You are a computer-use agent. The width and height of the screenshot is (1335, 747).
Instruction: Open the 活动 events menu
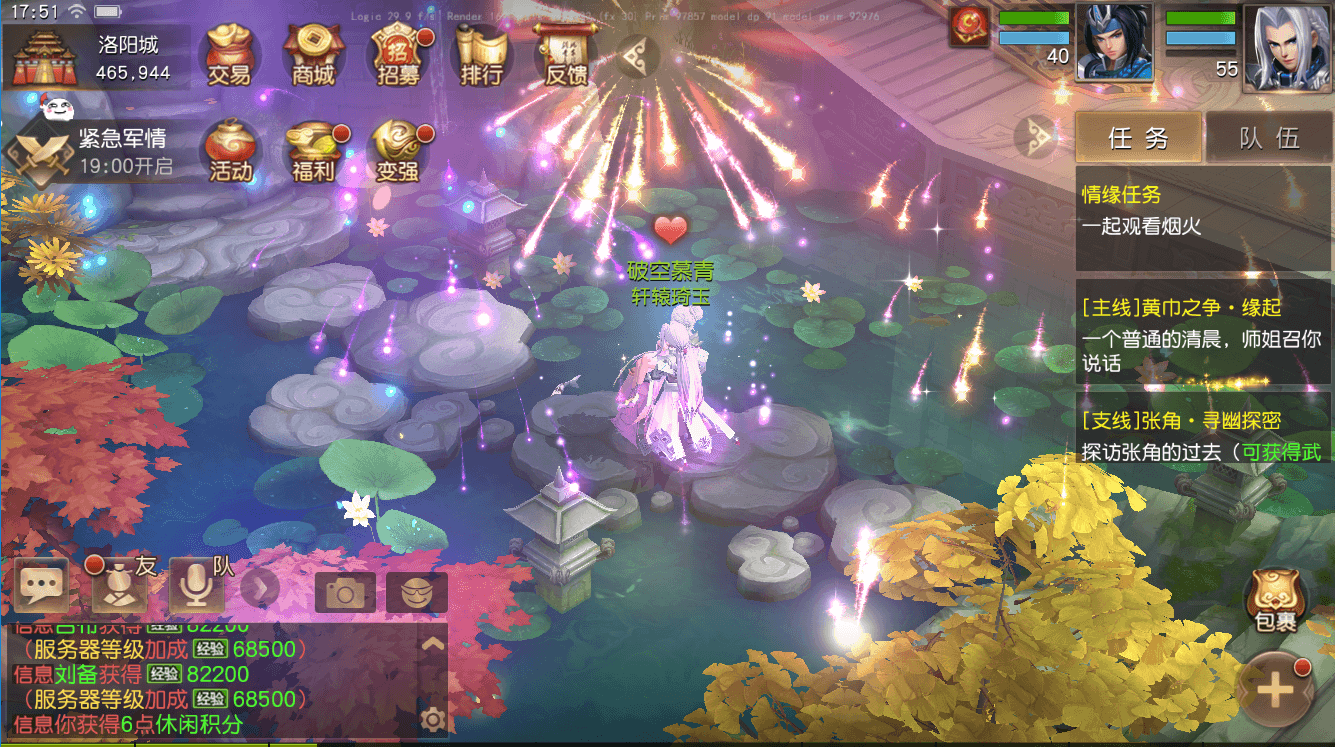[x=229, y=152]
